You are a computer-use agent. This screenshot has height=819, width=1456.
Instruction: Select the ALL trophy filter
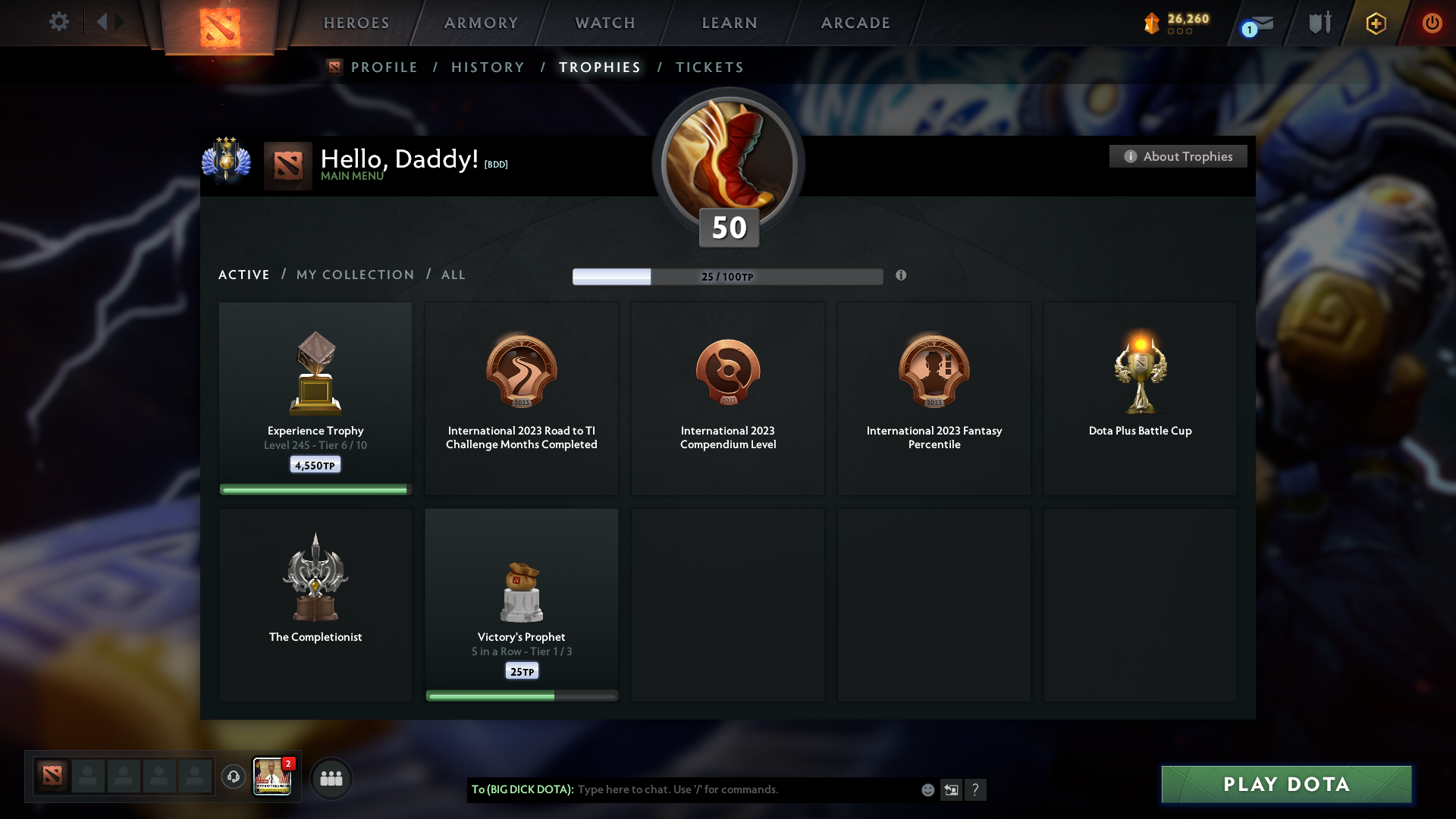point(453,275)
